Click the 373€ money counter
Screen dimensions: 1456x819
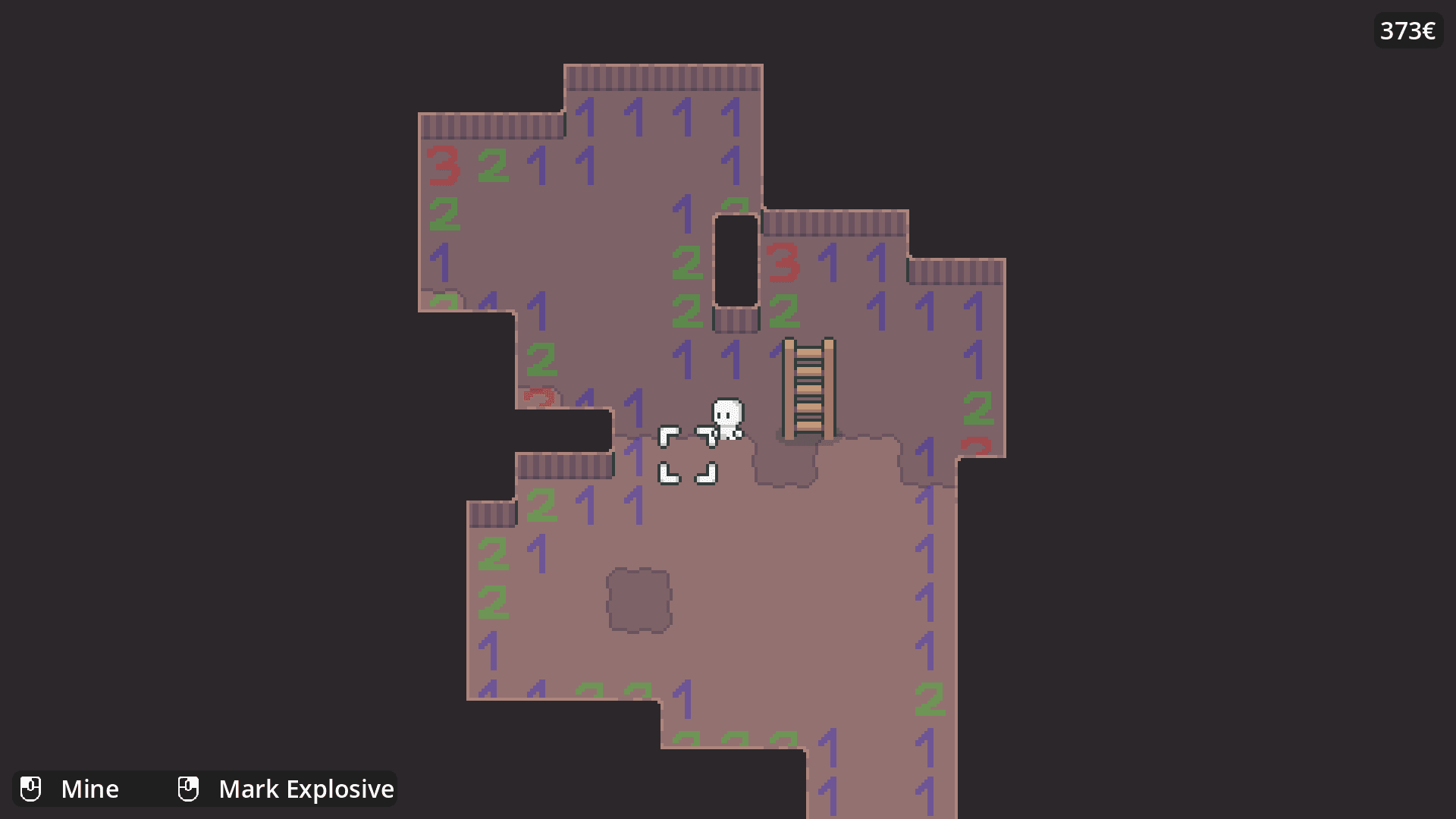point(1407,31)
